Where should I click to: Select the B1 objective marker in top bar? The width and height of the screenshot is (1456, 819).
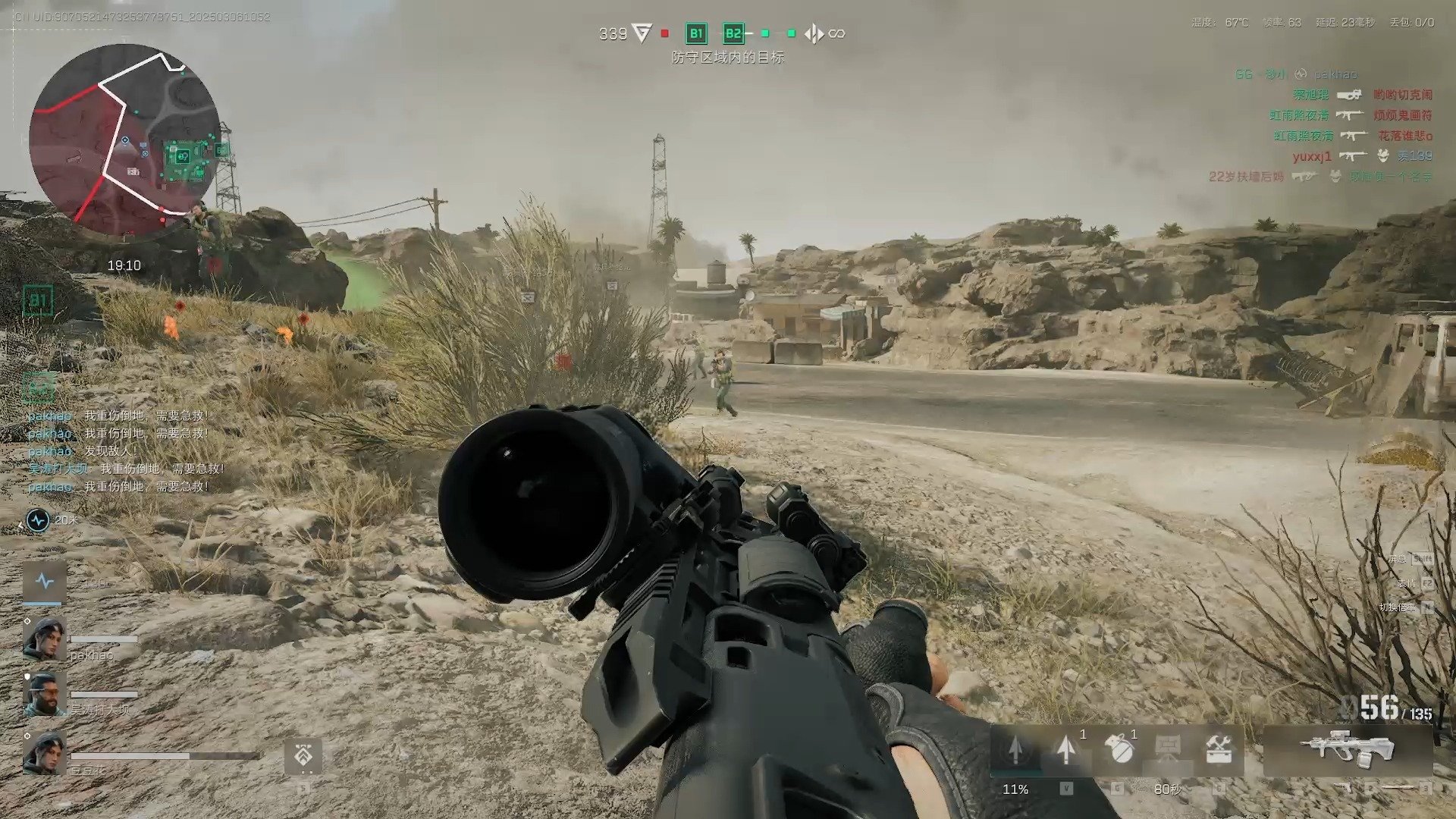coord(695,33)
